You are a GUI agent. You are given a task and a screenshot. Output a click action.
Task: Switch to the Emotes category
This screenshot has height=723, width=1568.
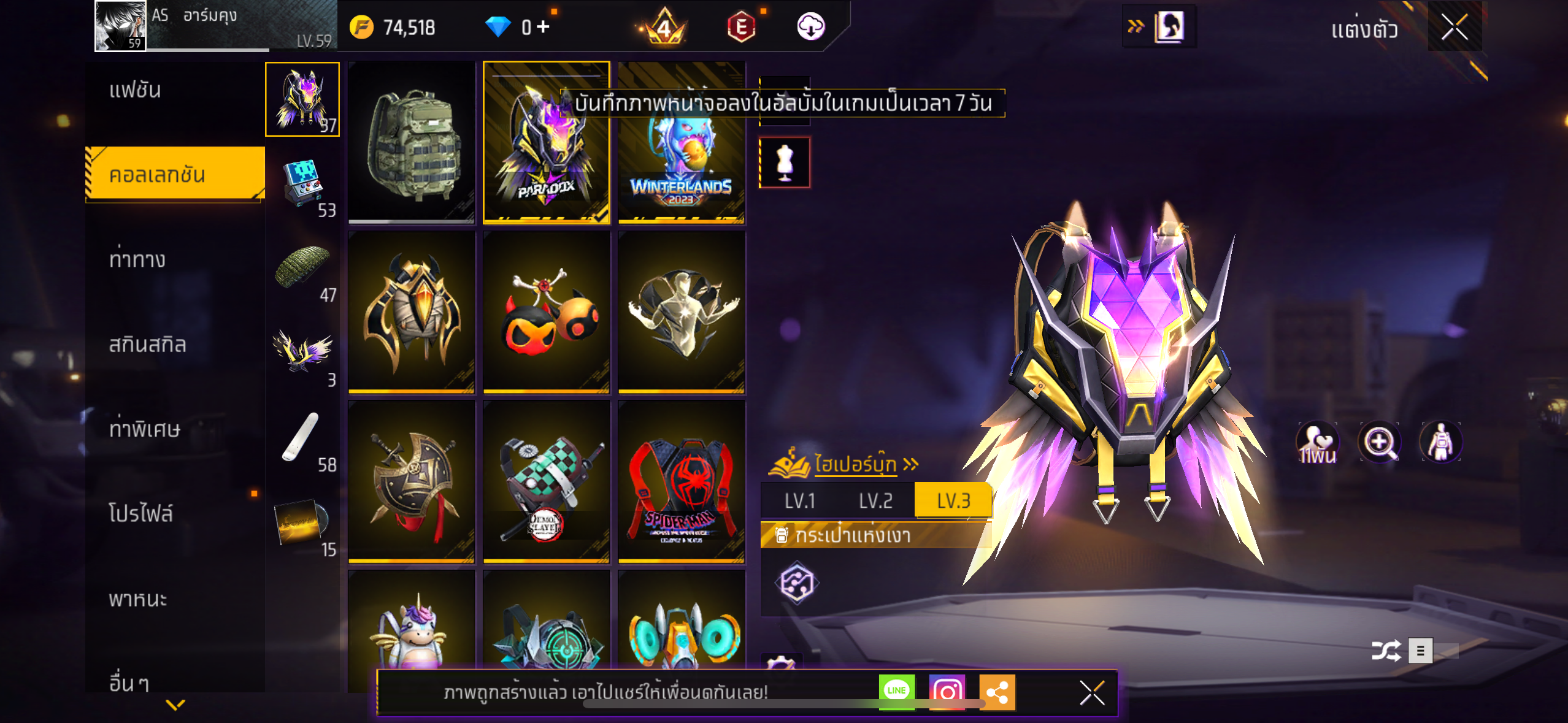(137, 260)
